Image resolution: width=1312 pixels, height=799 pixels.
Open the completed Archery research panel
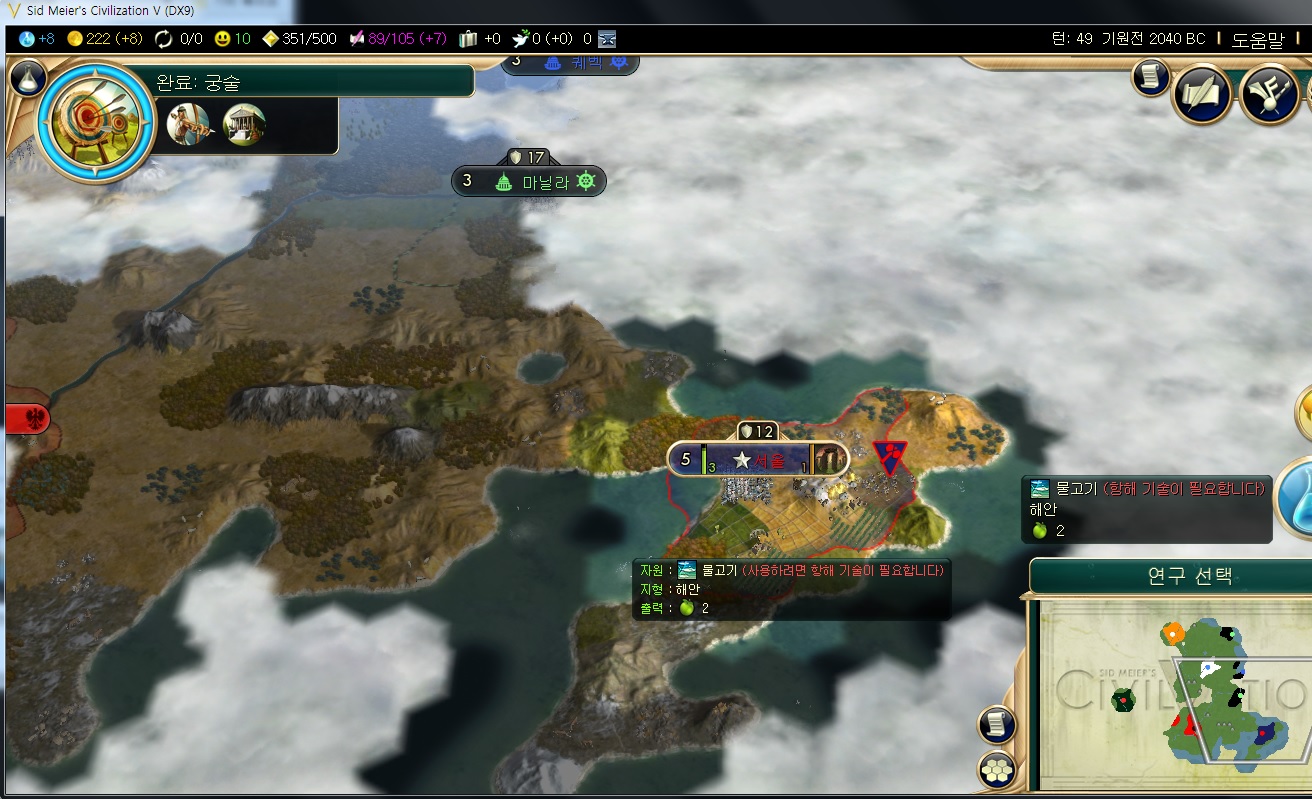point(97,122)
